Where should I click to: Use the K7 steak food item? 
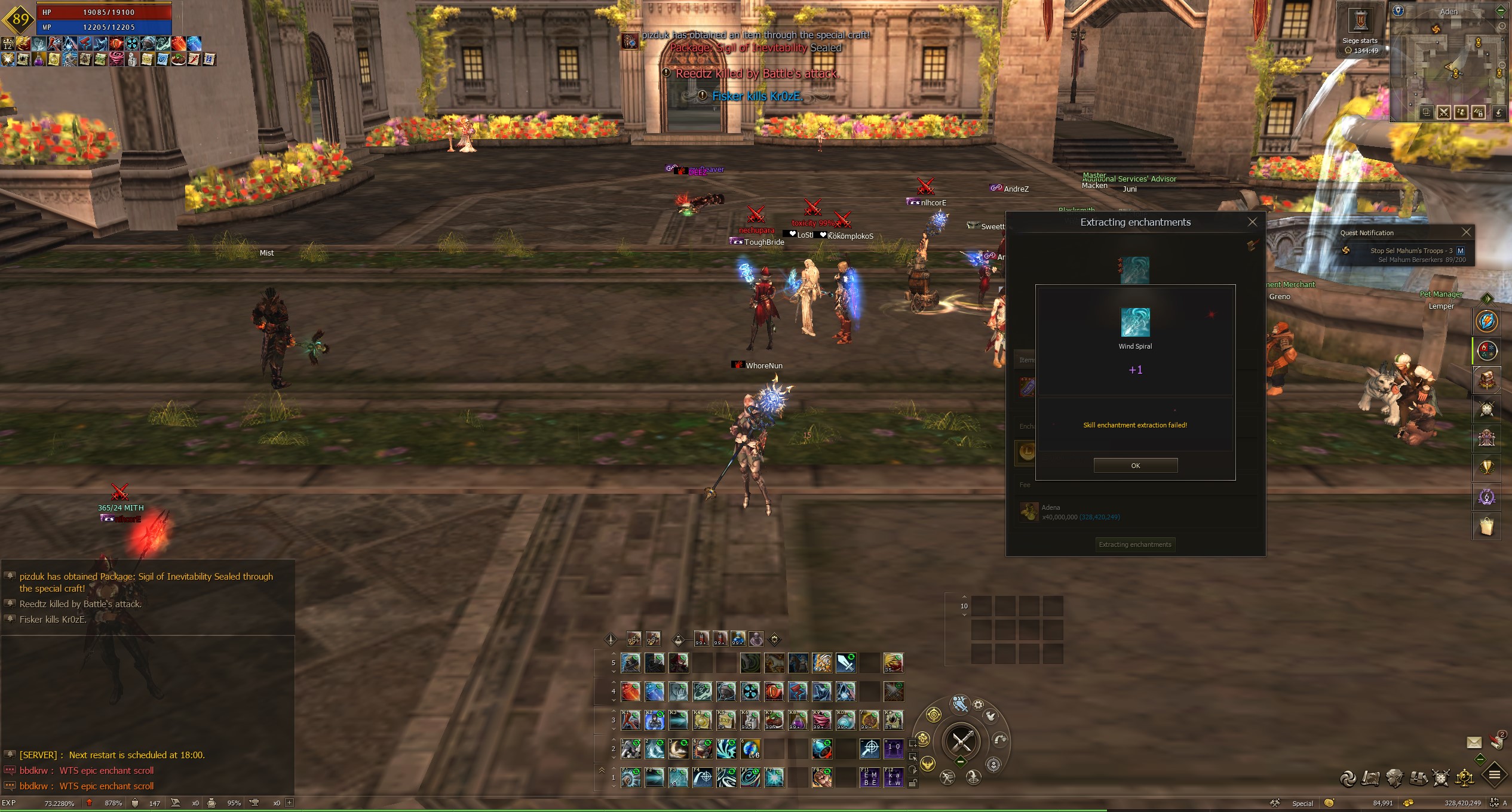click(774, 721)
